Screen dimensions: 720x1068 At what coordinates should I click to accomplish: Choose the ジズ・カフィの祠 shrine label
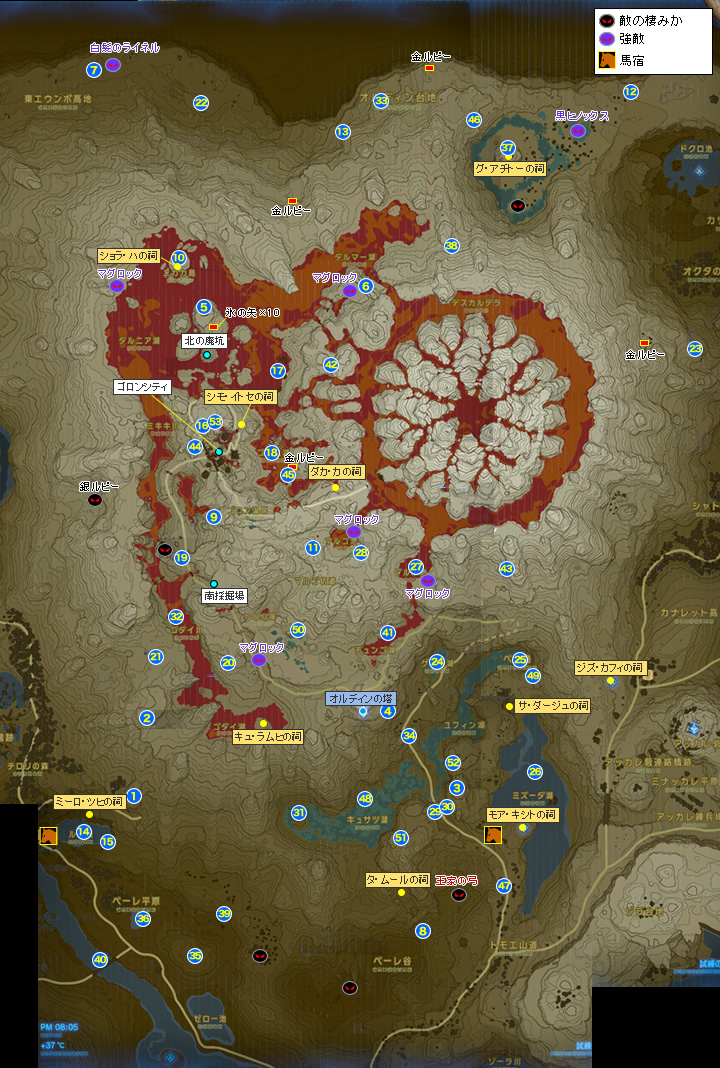(610, 667)
